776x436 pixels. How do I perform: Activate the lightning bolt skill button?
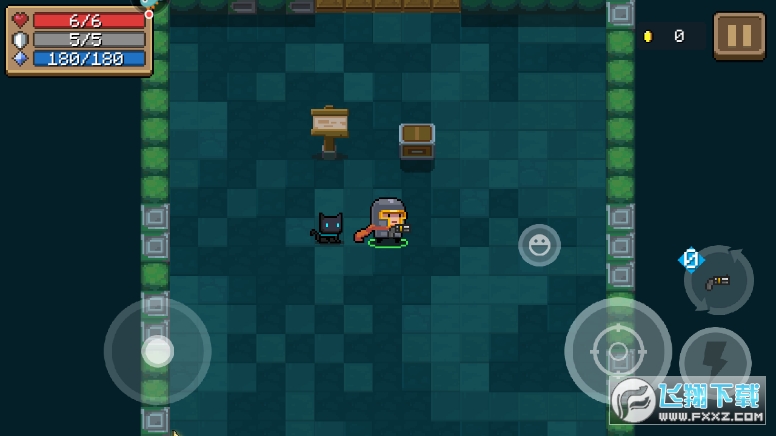point(714,361)
